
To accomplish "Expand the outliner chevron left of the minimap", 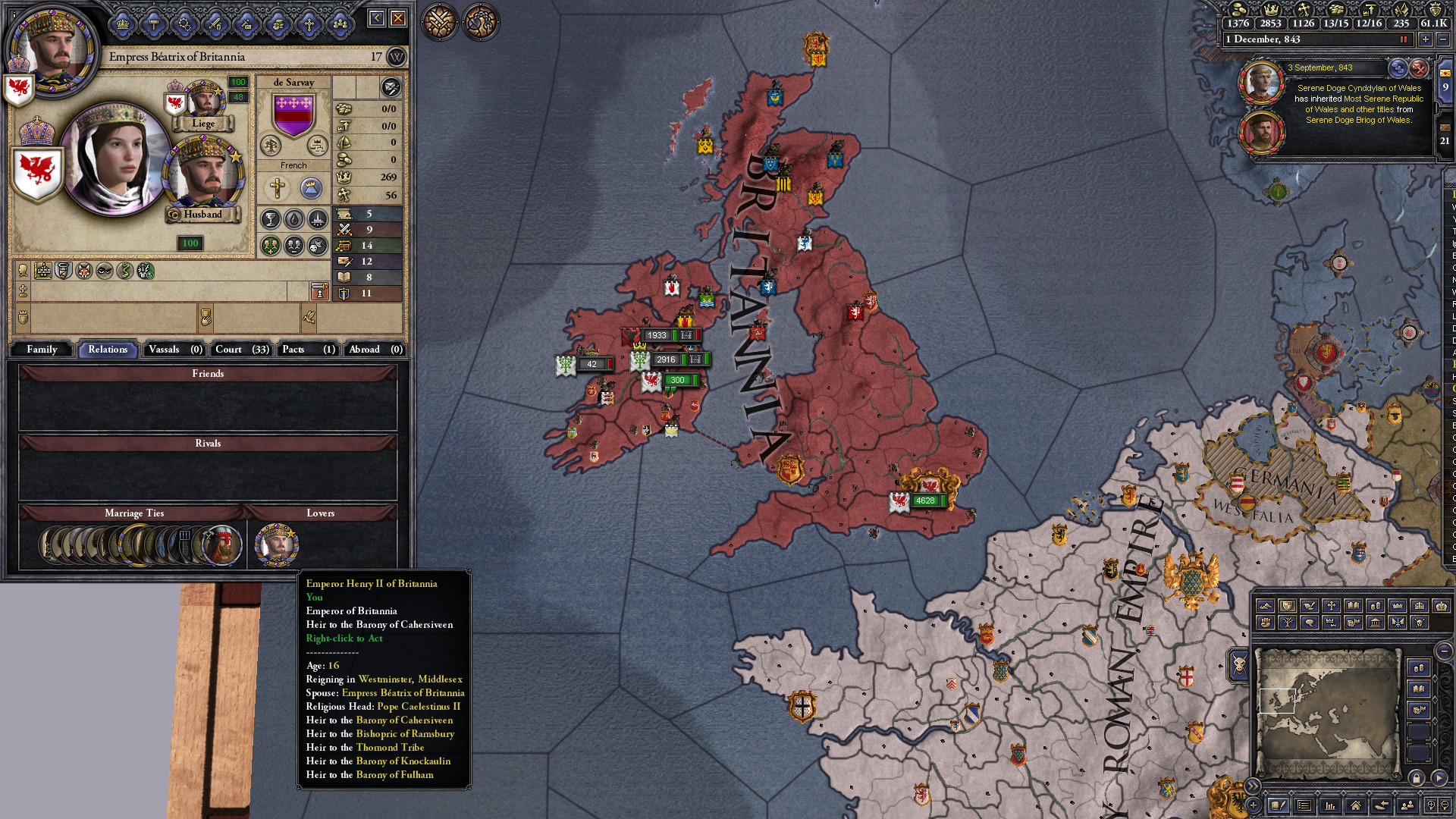I will [1254, 786].
